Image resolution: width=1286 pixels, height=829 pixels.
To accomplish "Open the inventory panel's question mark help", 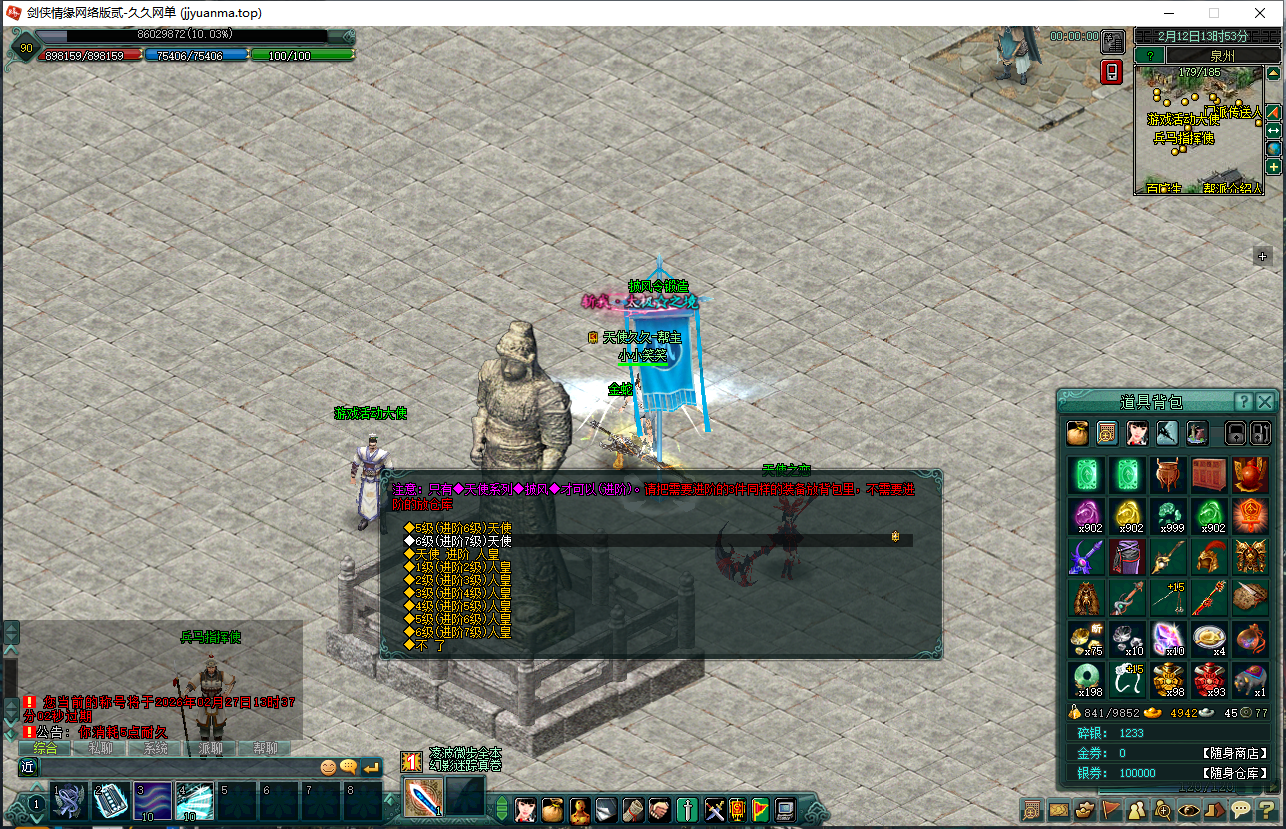I will [x=1243, y=402].
